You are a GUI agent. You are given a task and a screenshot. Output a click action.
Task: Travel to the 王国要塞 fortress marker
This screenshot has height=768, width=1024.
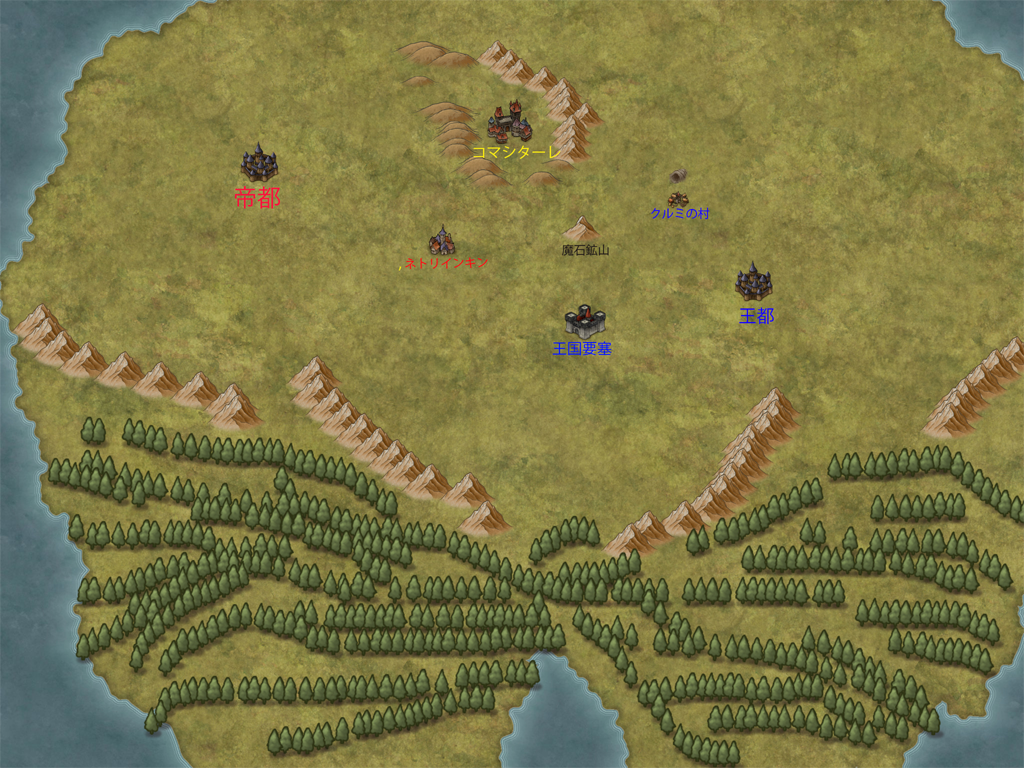[585, 320]
